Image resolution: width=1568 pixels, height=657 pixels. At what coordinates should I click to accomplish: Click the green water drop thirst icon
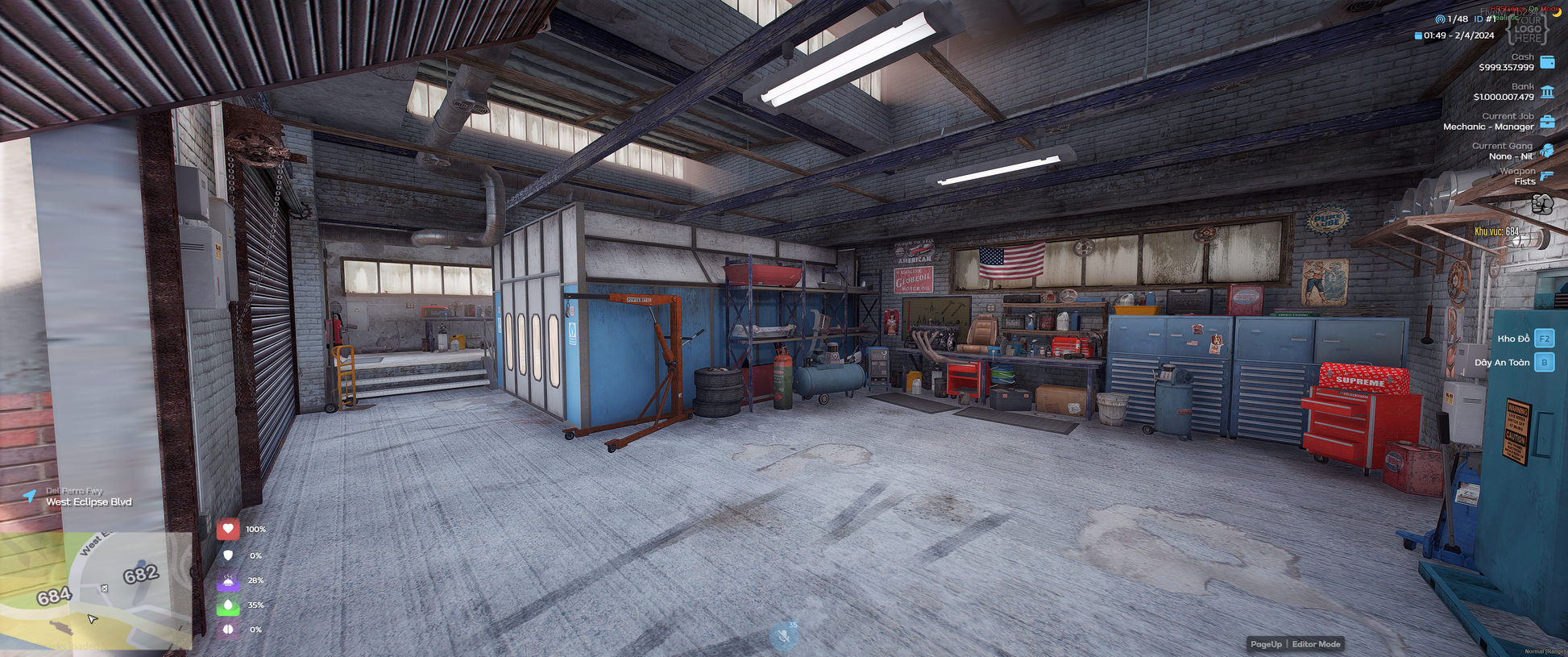point(228,605)
